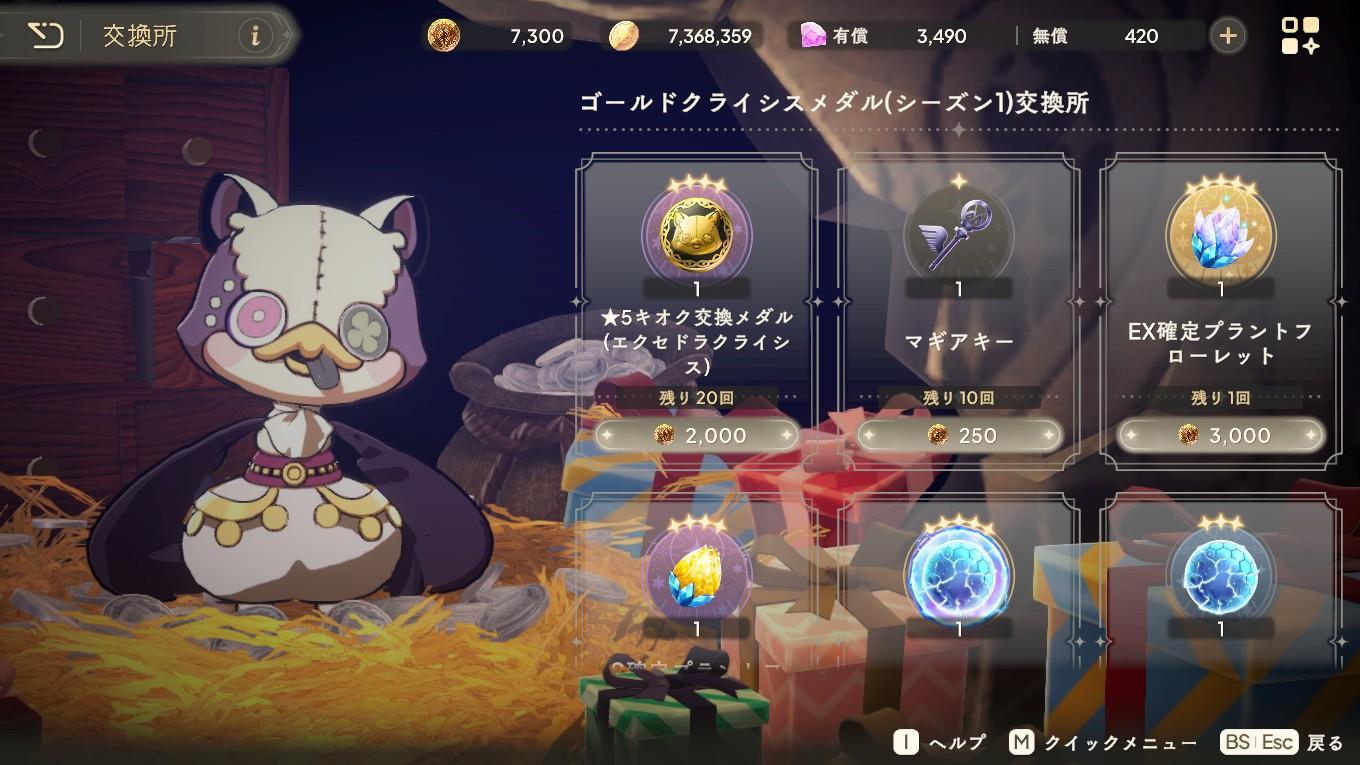1360x765 pixels.
Task: Click the pink 有償 gem currency icon
Action: pyautogui.click(x=806, y=35)
